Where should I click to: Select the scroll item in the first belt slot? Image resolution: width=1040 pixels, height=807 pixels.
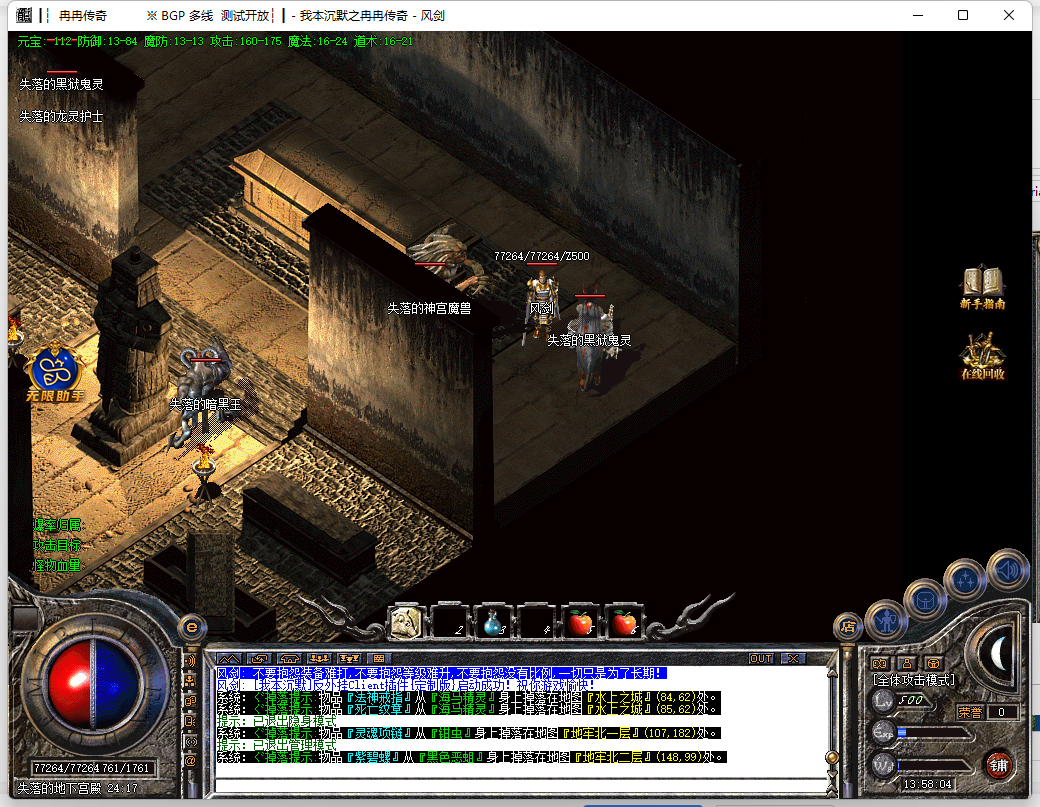coord(406,622)
